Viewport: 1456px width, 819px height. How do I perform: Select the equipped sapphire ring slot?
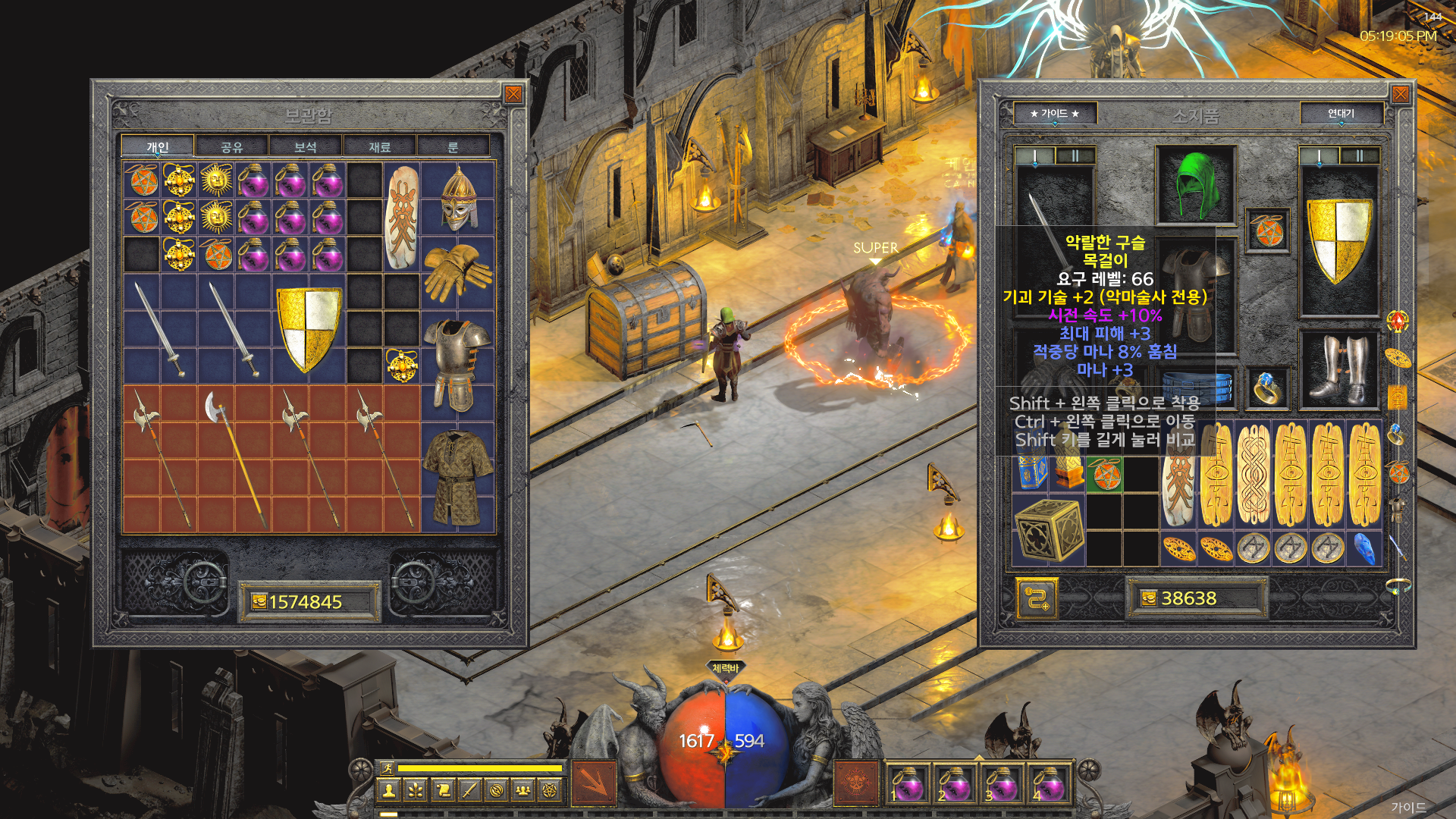(1268, 388)
